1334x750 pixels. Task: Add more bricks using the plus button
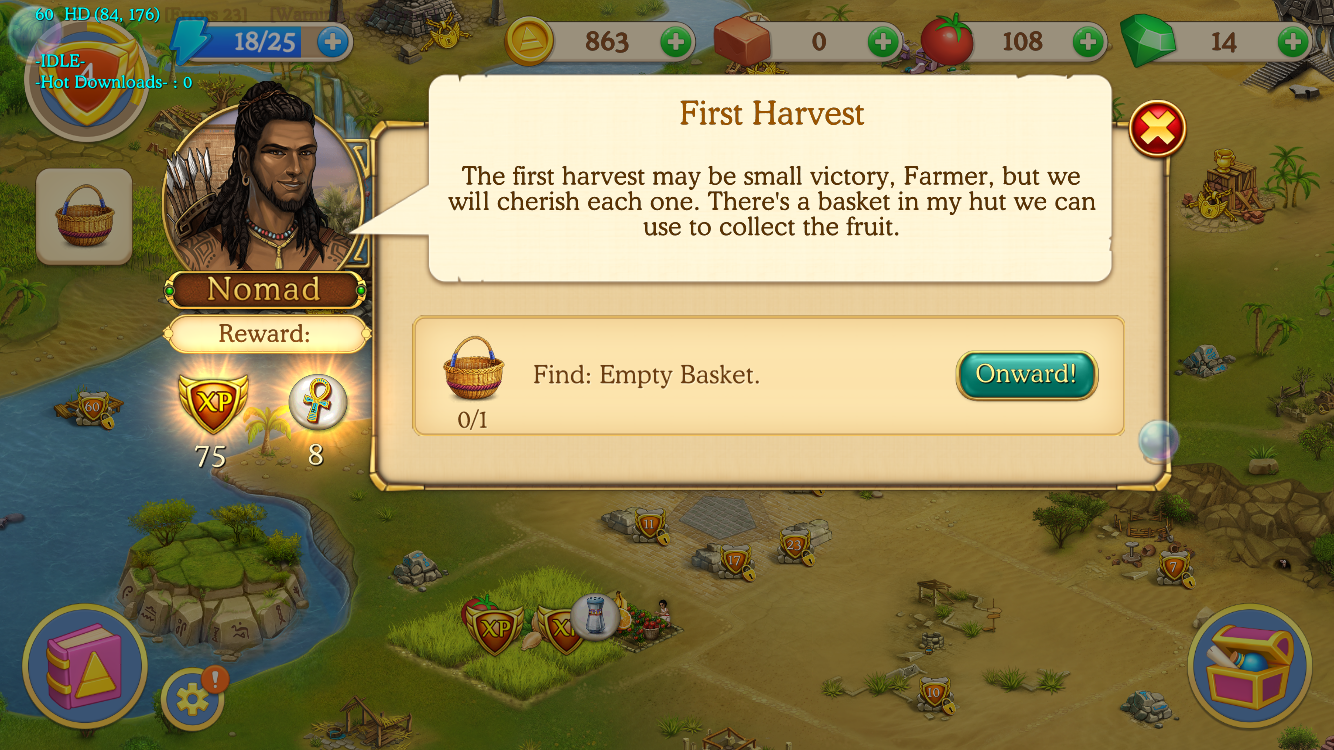tap(882, 42)
